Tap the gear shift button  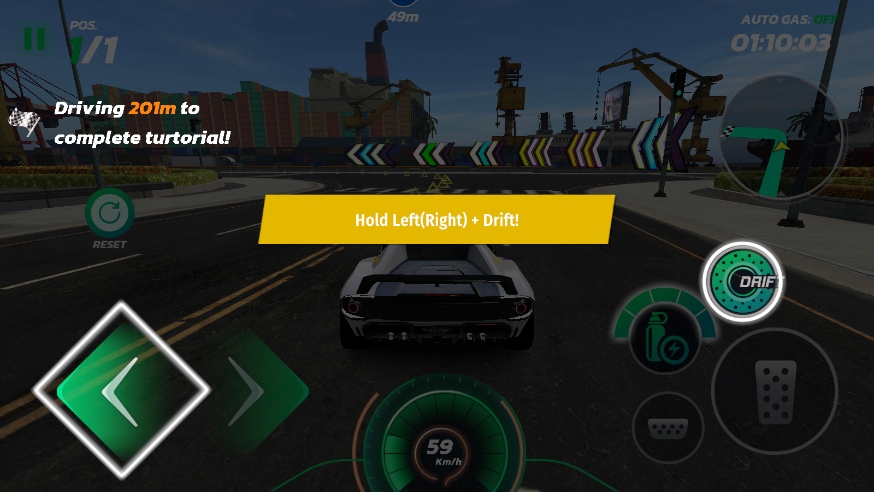tap(668, 427)
